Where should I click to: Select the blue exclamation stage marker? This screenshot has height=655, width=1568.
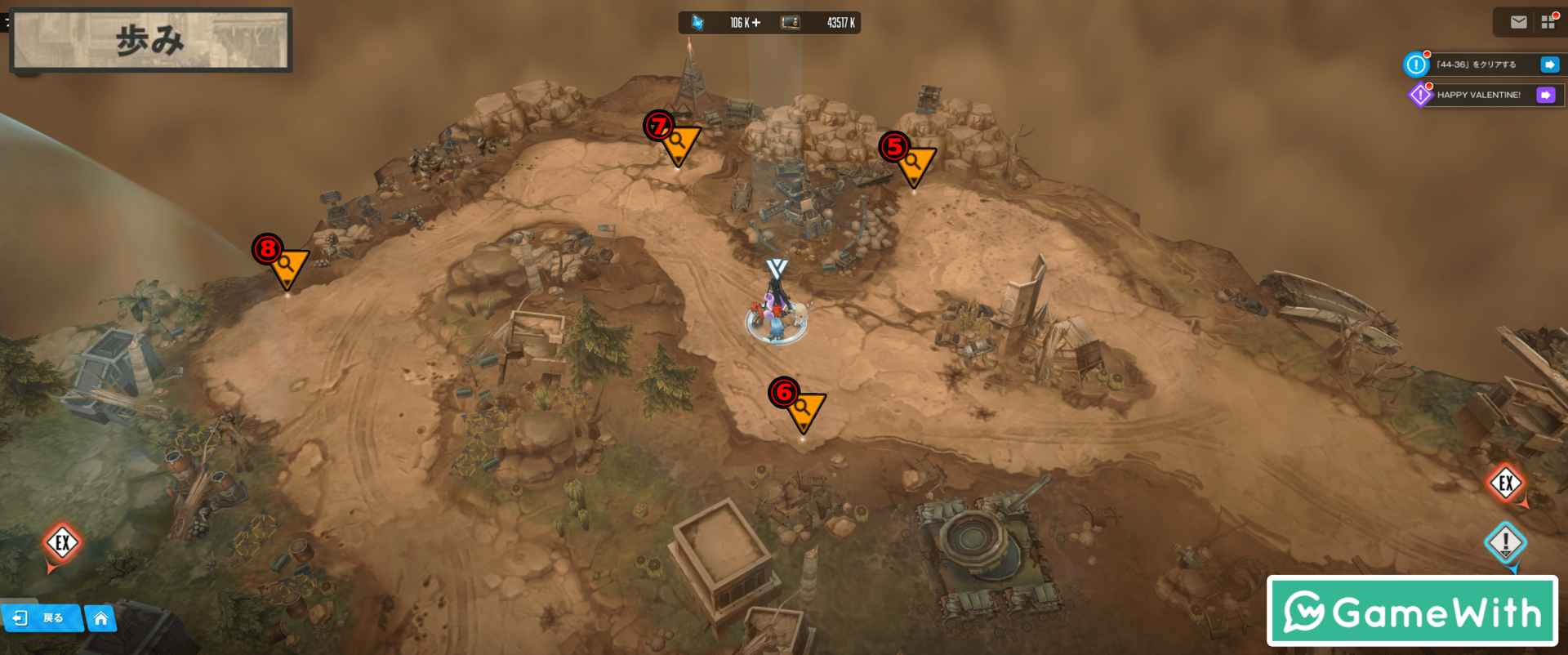(1505, 542)
